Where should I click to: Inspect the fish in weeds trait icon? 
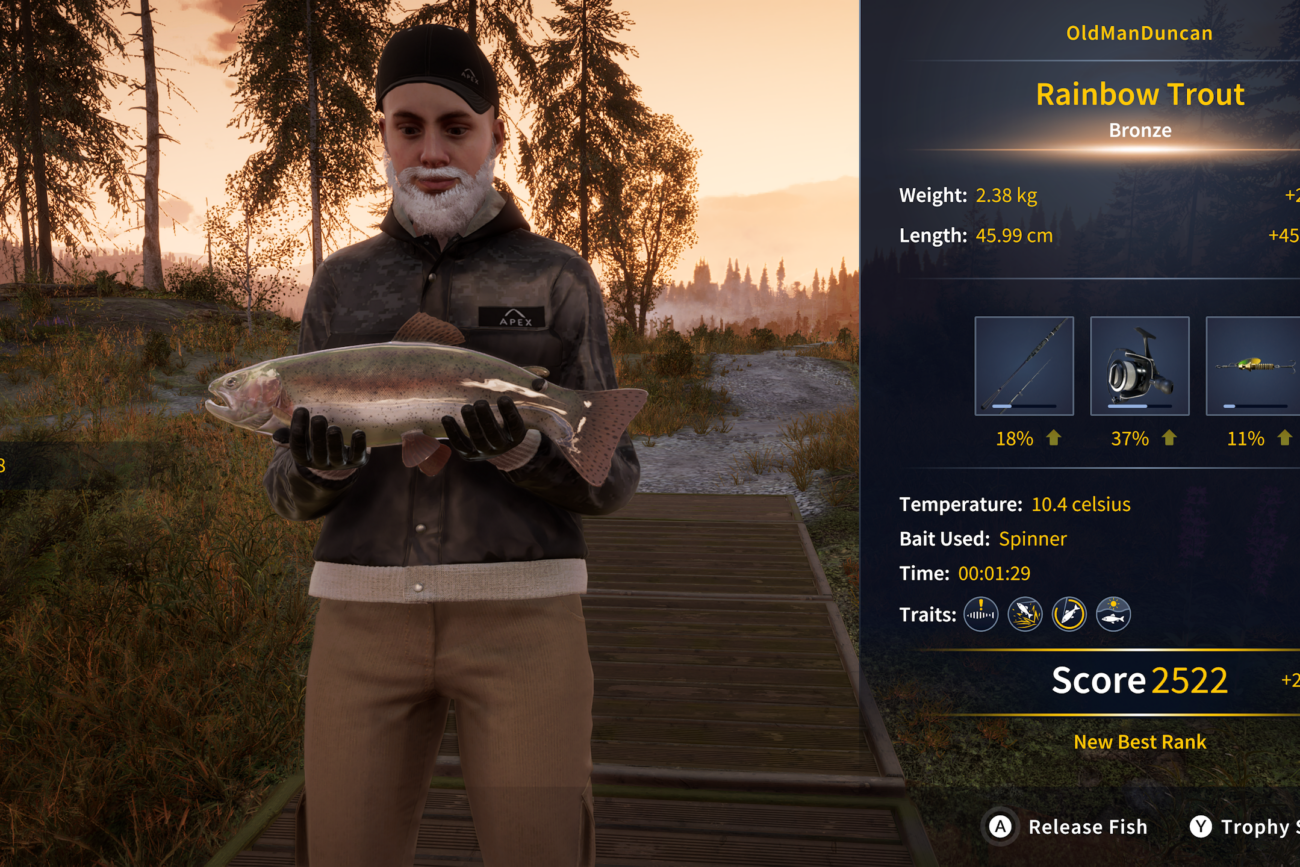click(x=1025, y=614)
